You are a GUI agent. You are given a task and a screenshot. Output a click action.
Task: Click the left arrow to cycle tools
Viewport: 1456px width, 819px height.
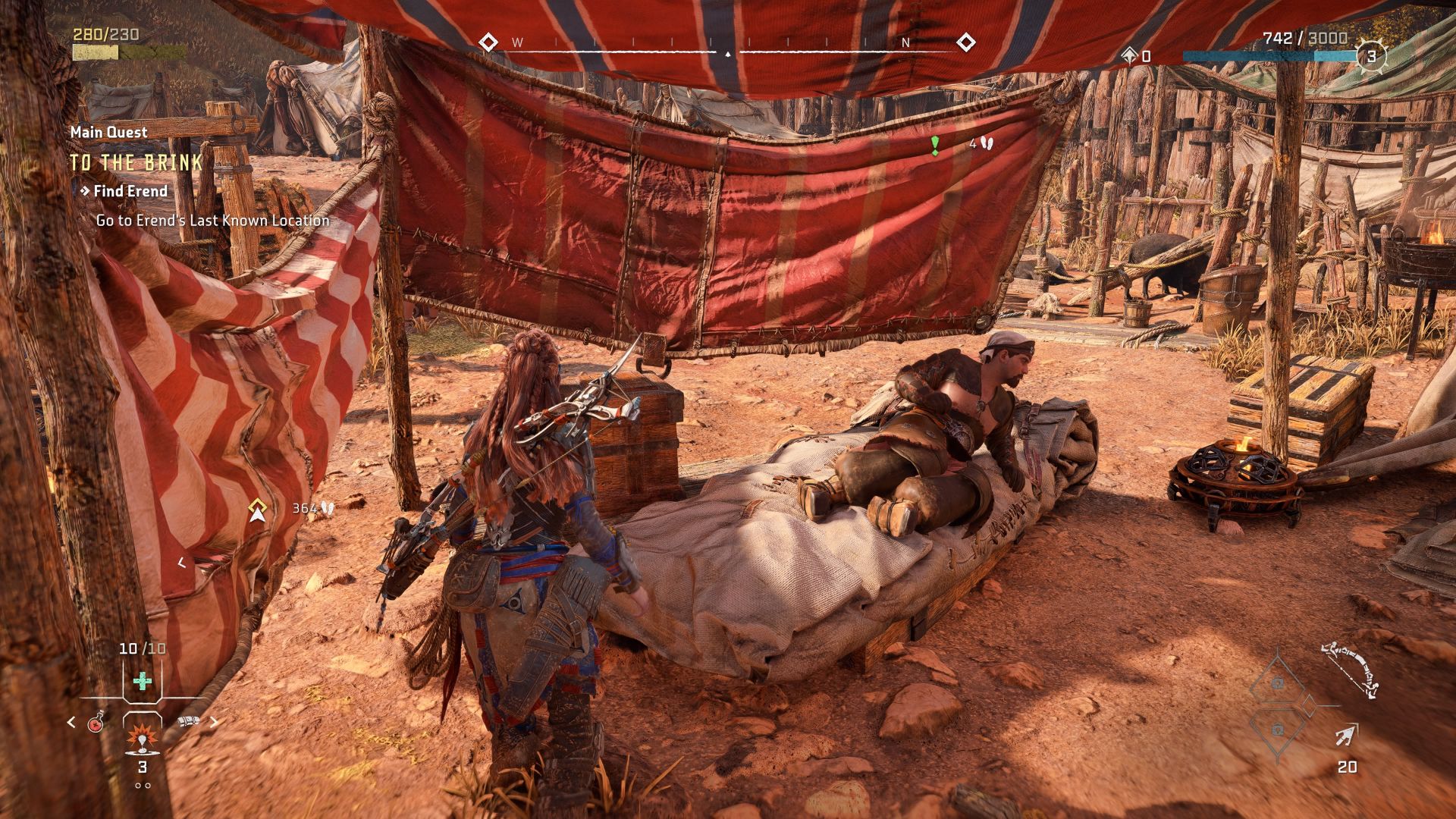tap(71, 722)
